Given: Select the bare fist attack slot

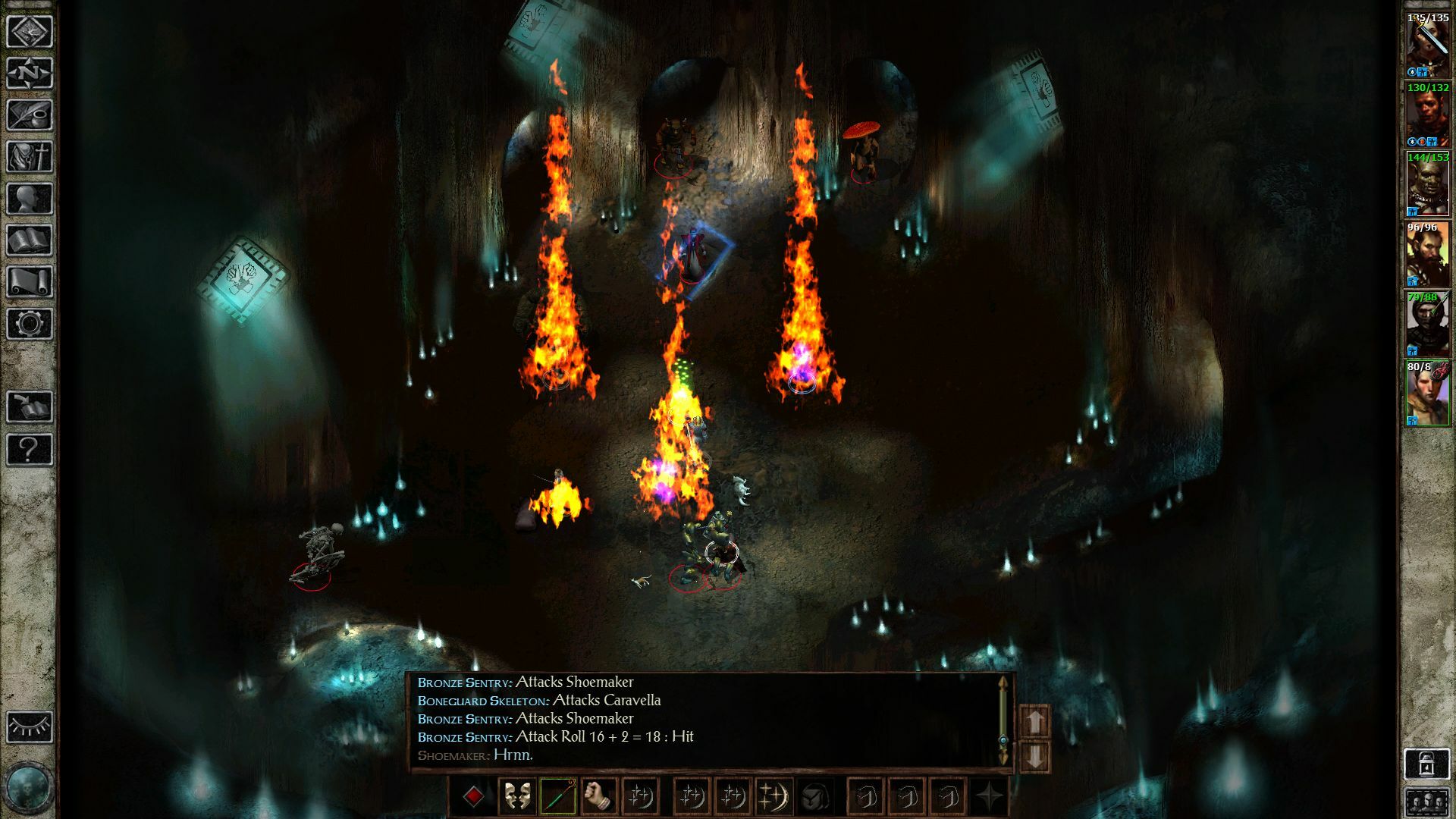Looking at the screenshot, I should tap(599, 797).
